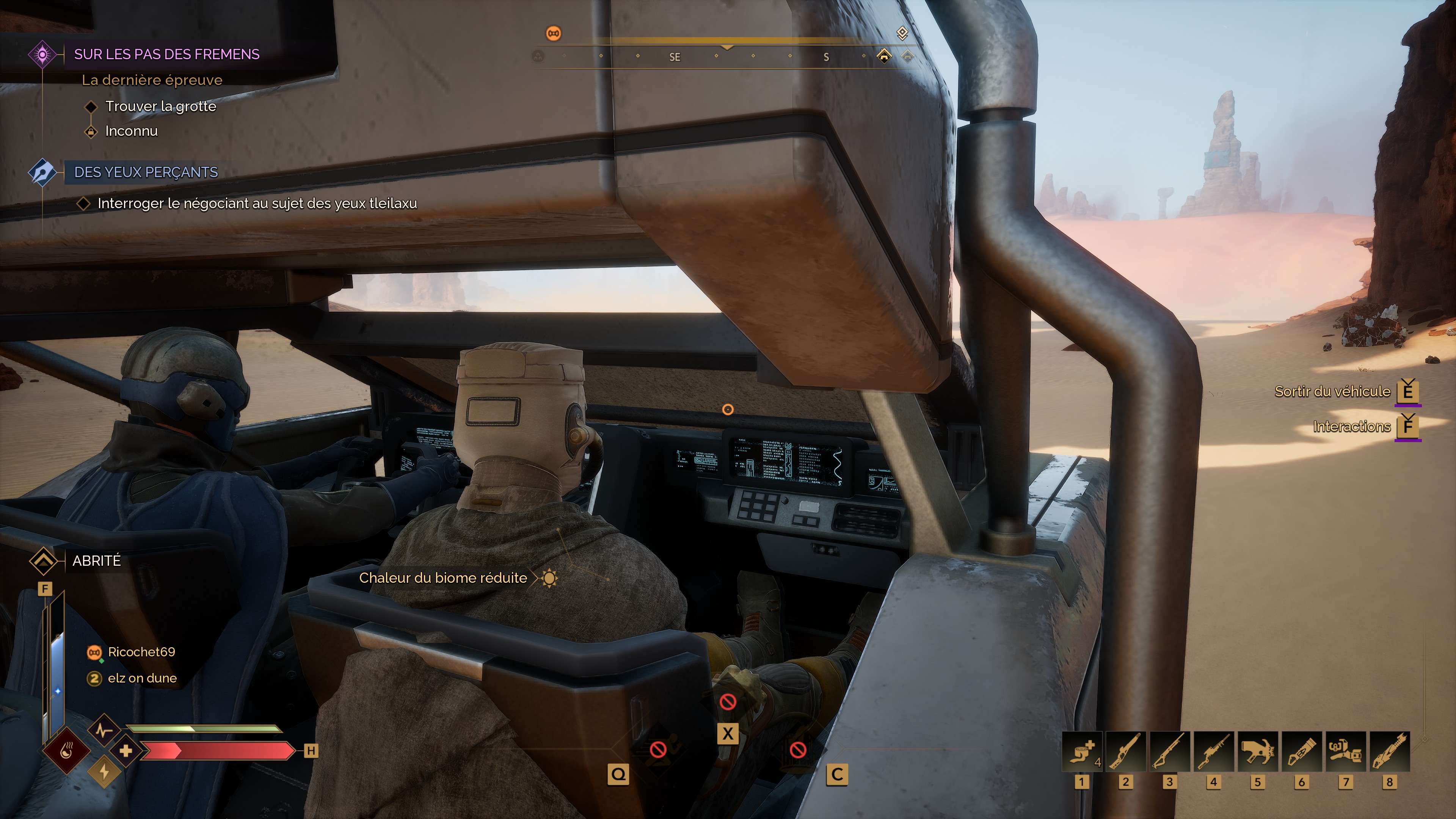Click the Trouver la grotte objective
This screenshot has width=1456, height=819.
tap(160, 106)
